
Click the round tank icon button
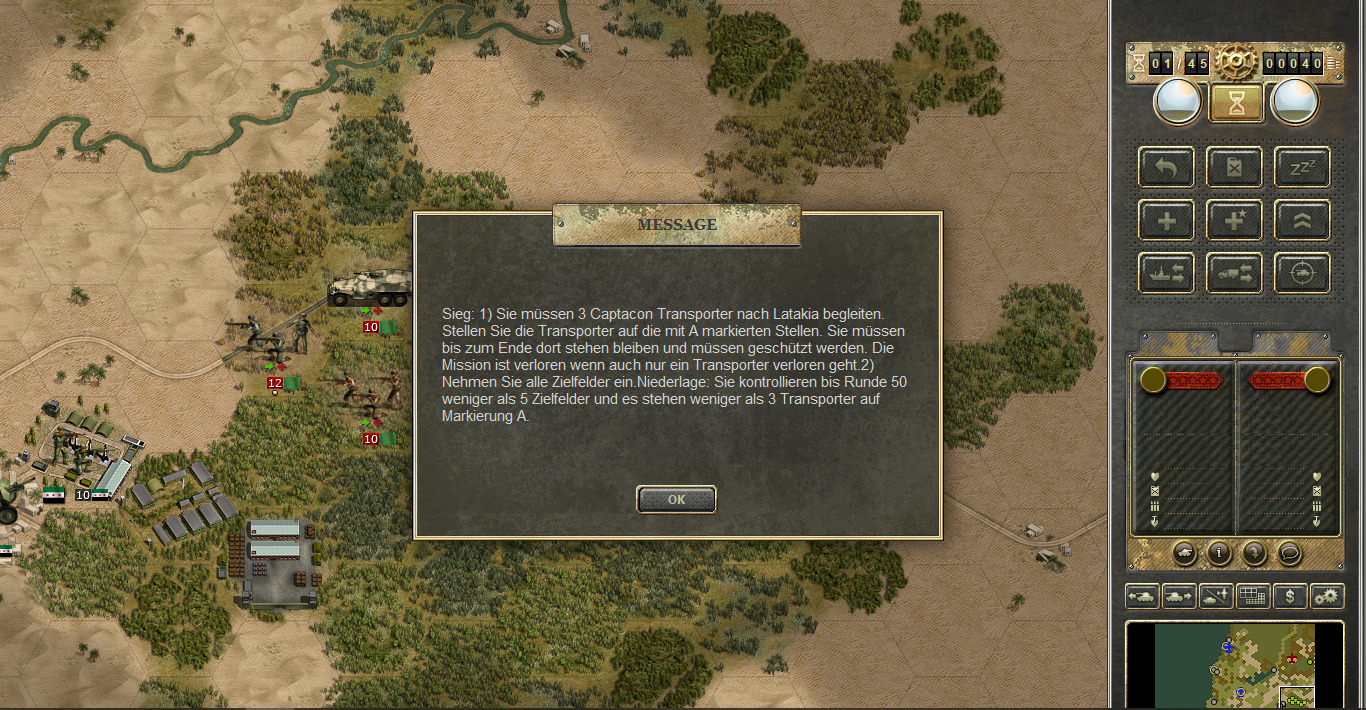tap(1183, 552)
